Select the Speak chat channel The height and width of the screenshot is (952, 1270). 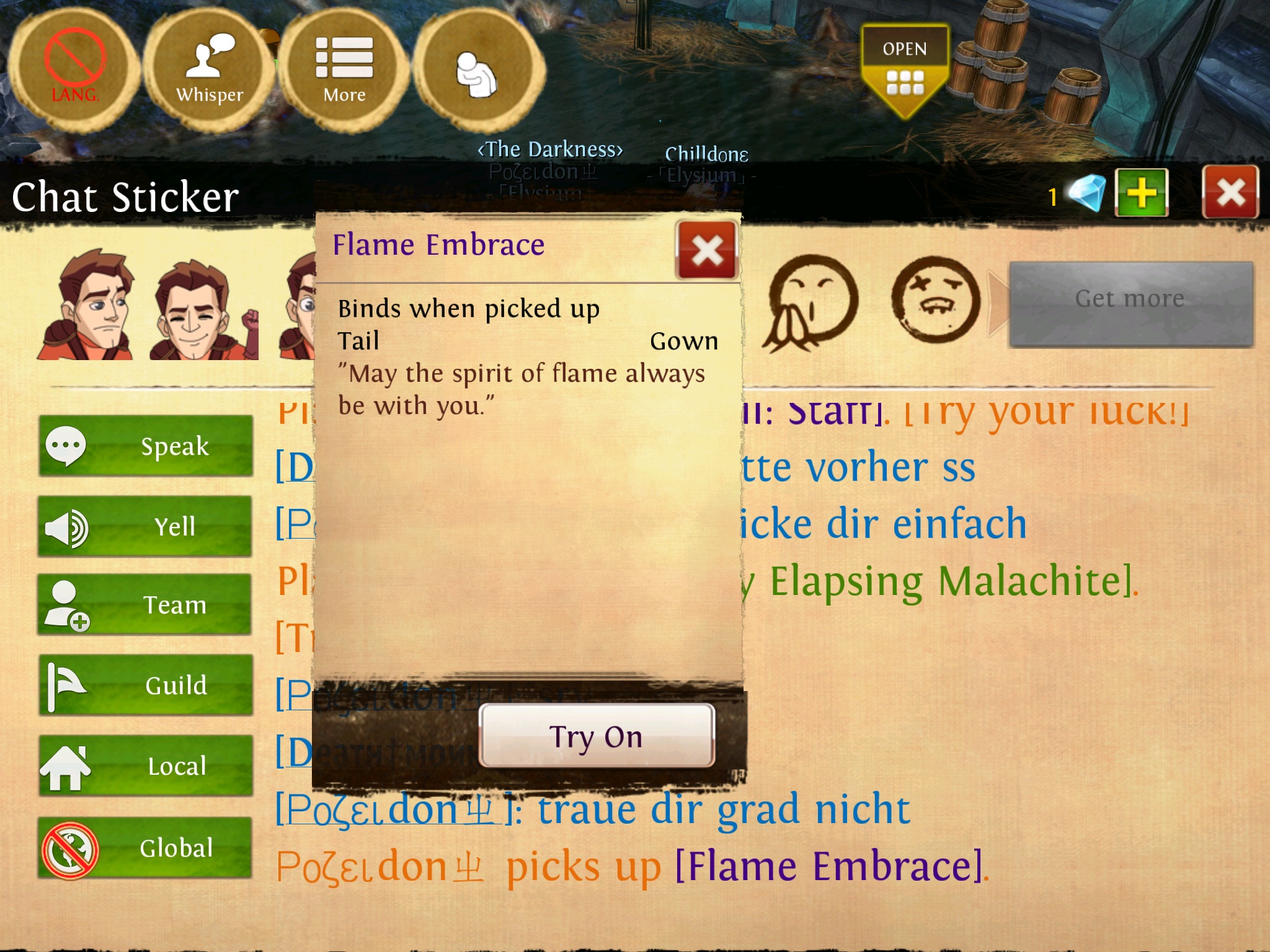click(x=146, y=446)
